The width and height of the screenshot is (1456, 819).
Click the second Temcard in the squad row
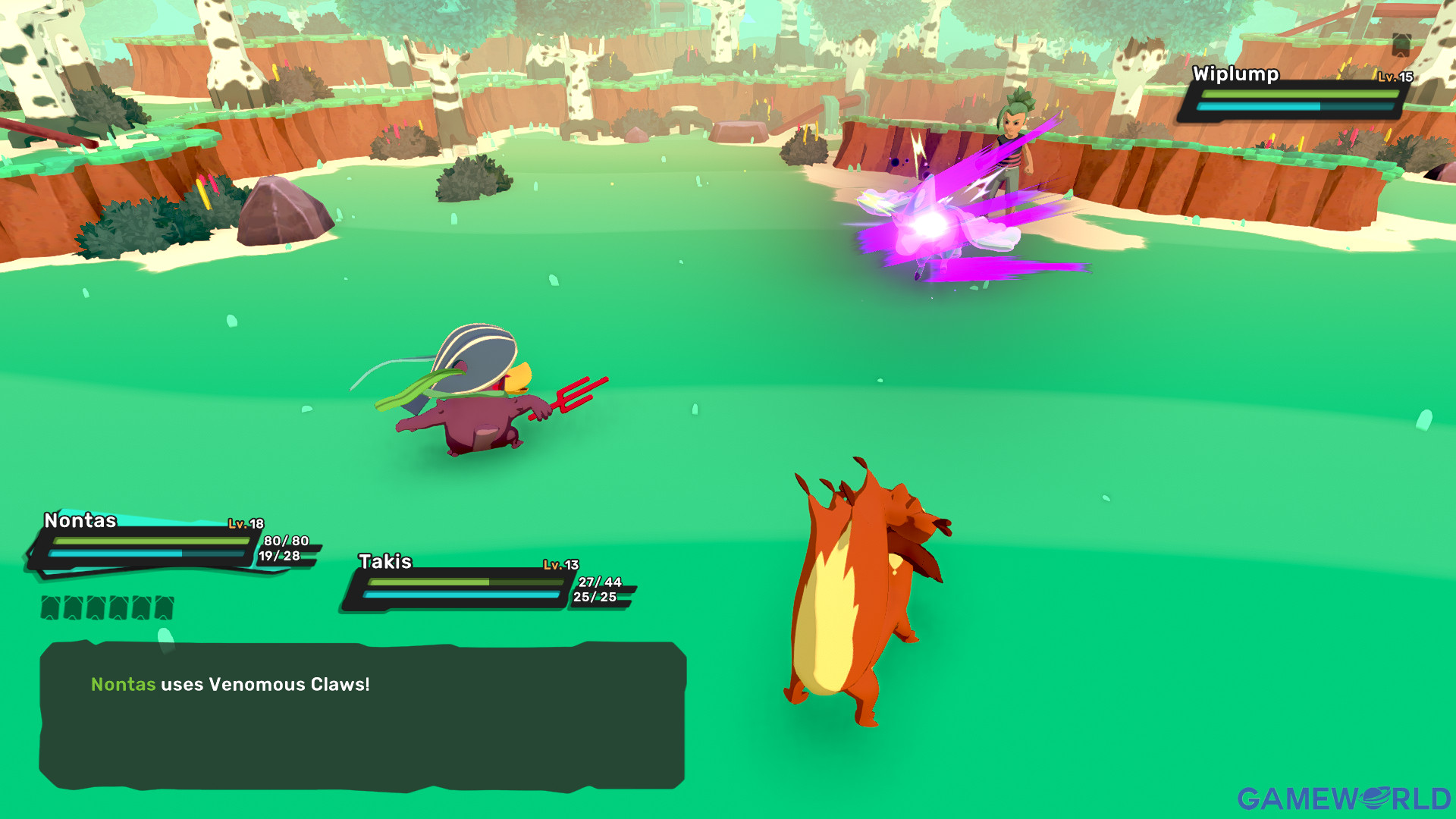73,607
